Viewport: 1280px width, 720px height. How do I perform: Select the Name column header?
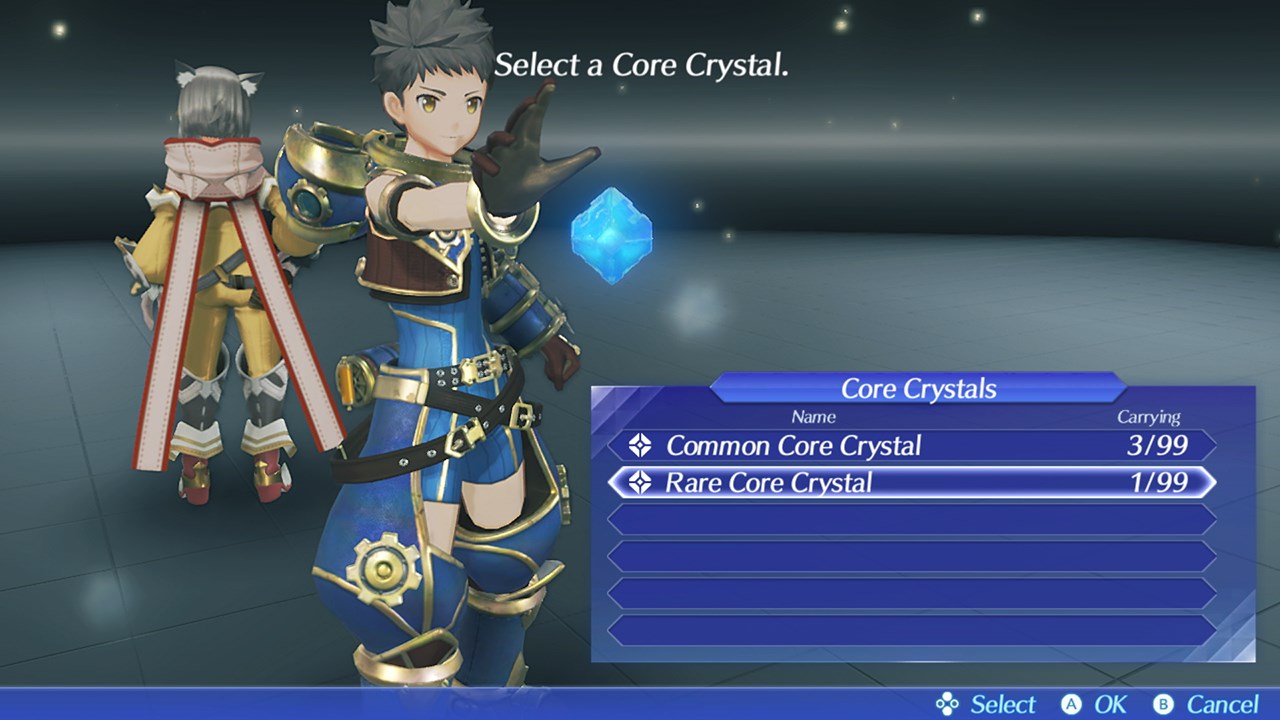pos(813,417)
